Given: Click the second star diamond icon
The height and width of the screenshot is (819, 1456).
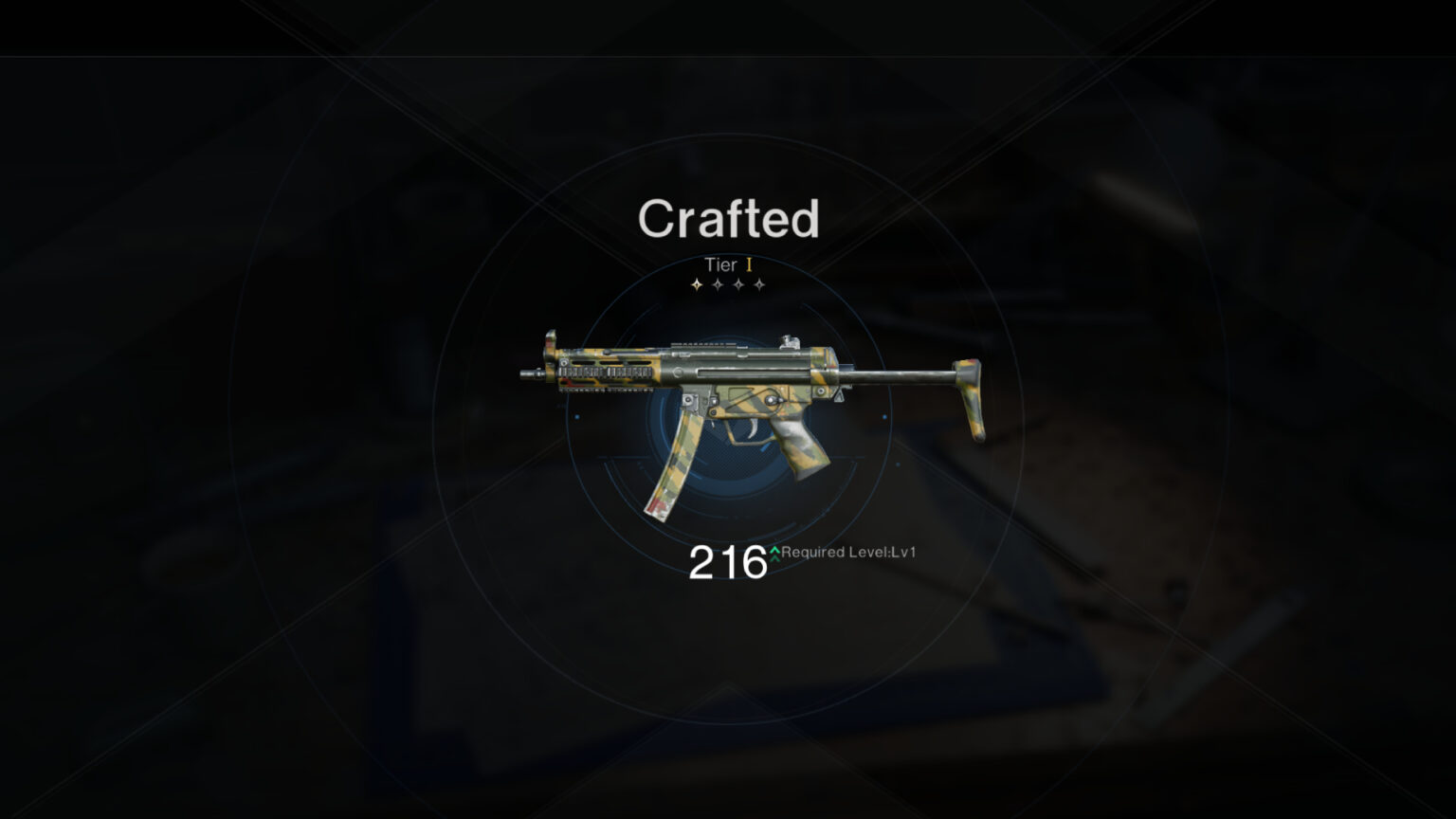Looking at the screenshot, I should coord(718,284).
